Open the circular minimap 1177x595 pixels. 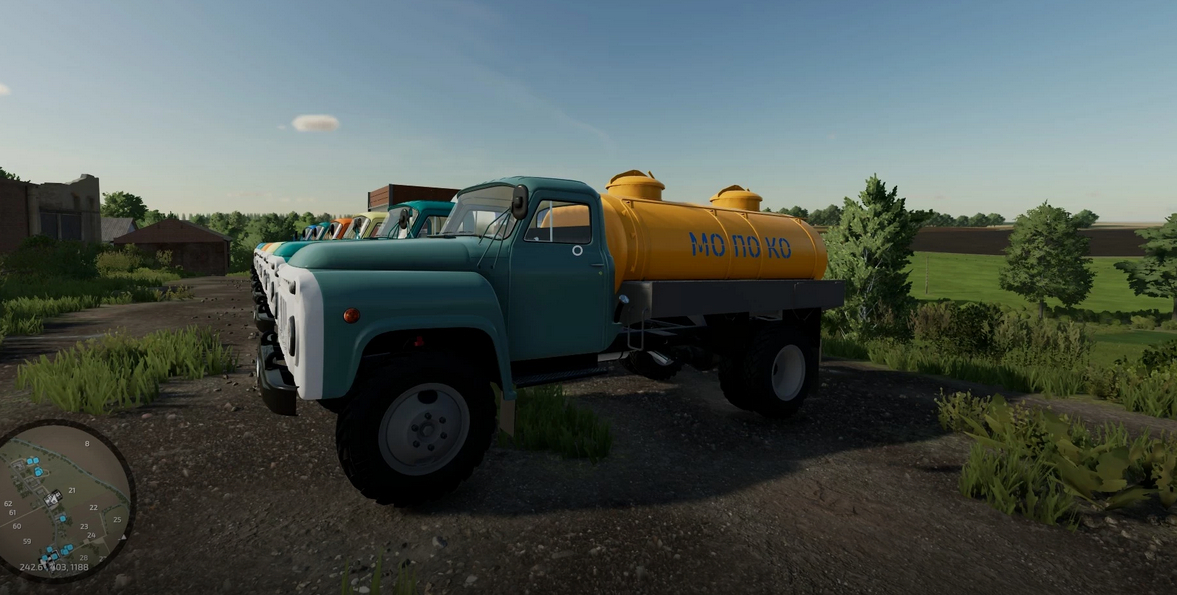click(64, 499)
